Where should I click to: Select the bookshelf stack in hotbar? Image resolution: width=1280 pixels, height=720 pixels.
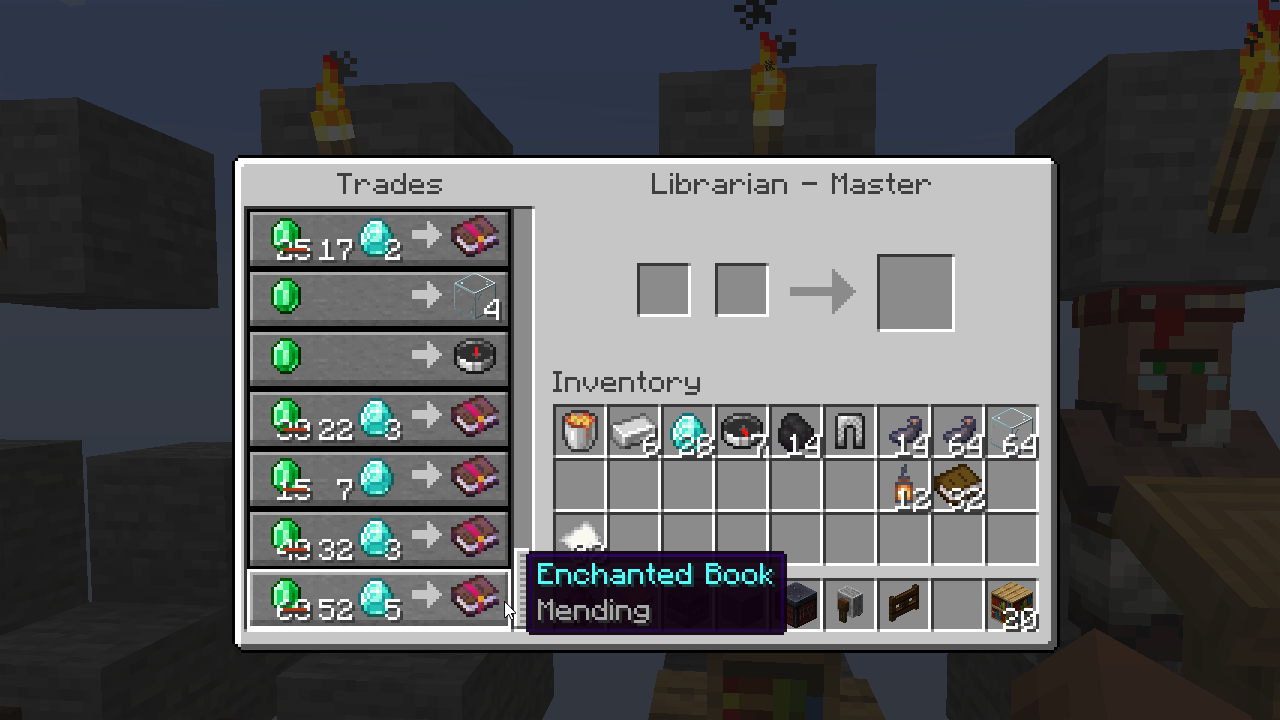point(1012,606)
